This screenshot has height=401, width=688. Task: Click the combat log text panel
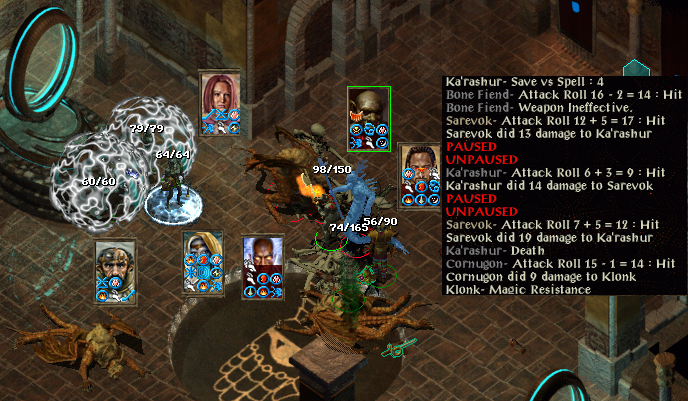click(563, 186)
